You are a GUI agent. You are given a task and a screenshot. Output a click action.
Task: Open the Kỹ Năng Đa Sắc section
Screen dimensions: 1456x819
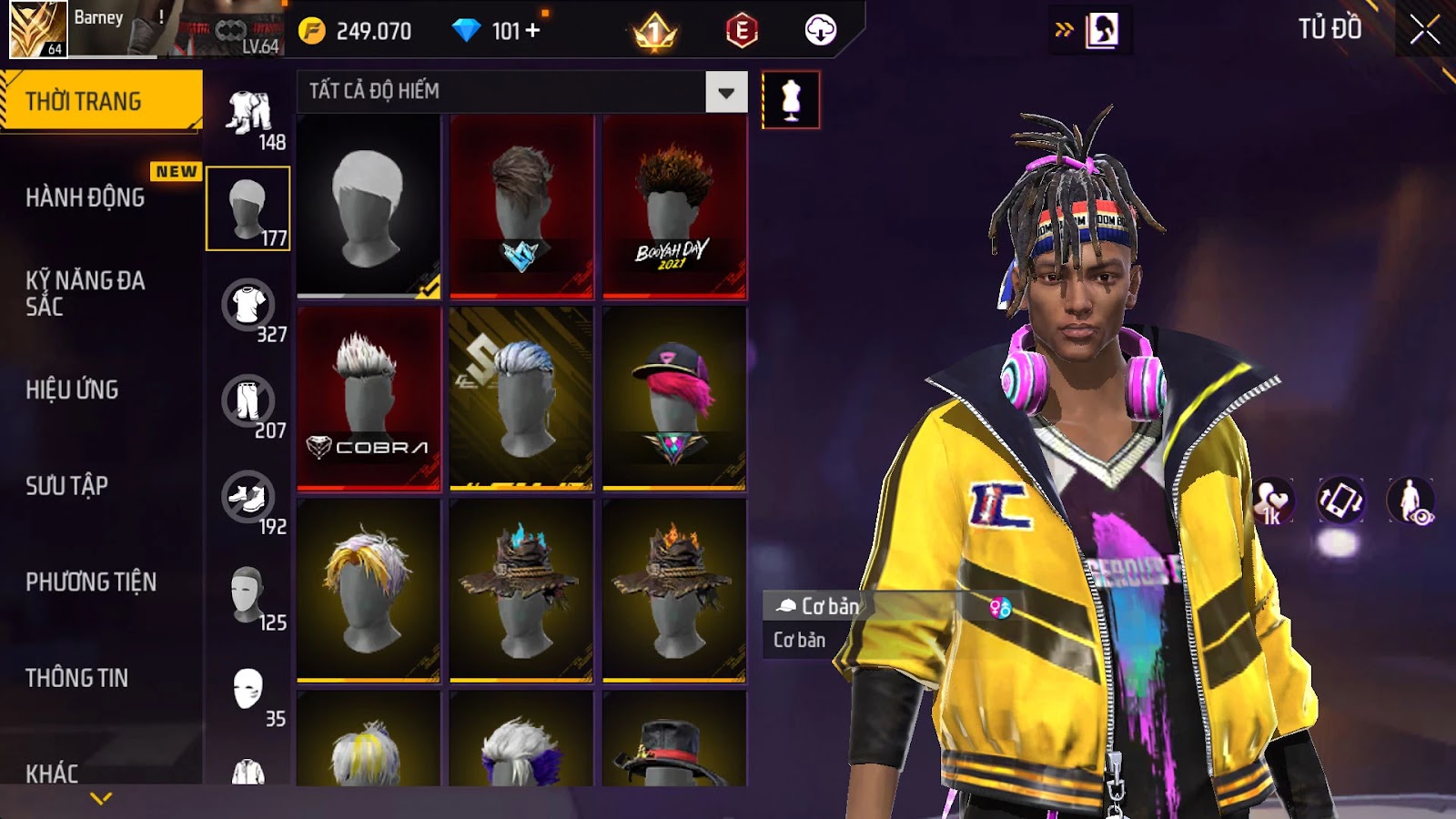(86, 293)
